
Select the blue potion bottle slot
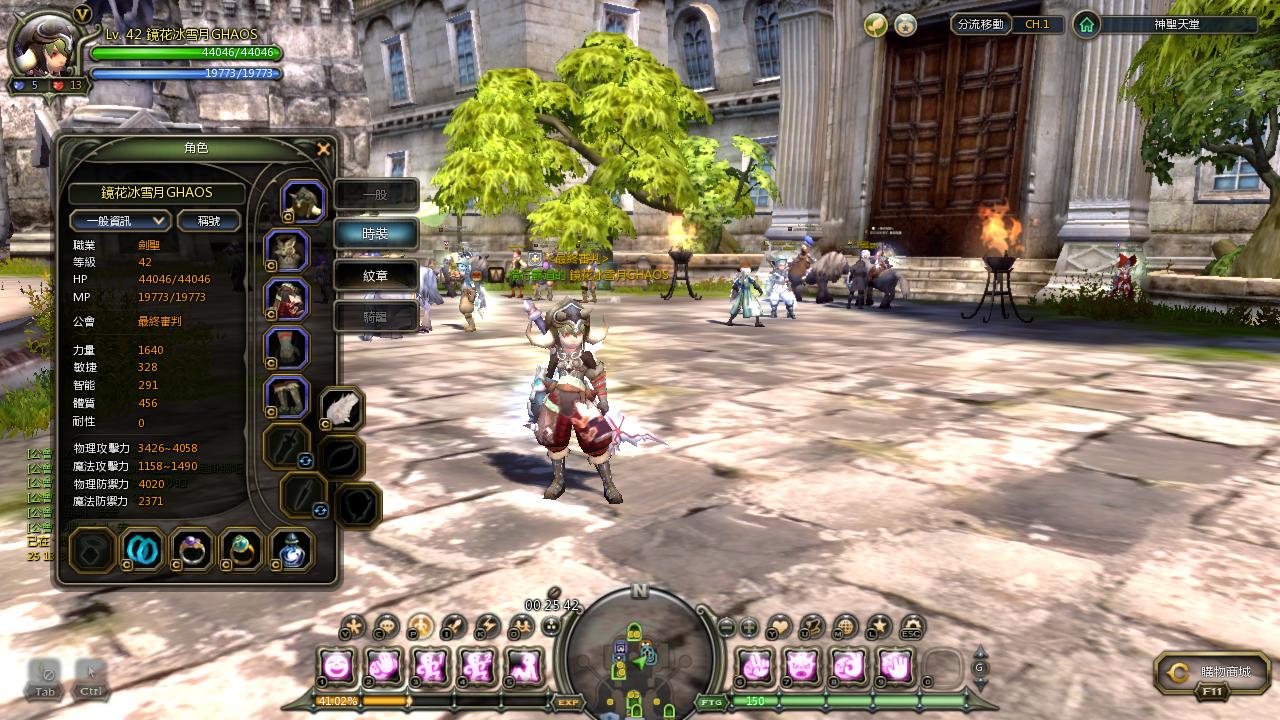[292, 549]
